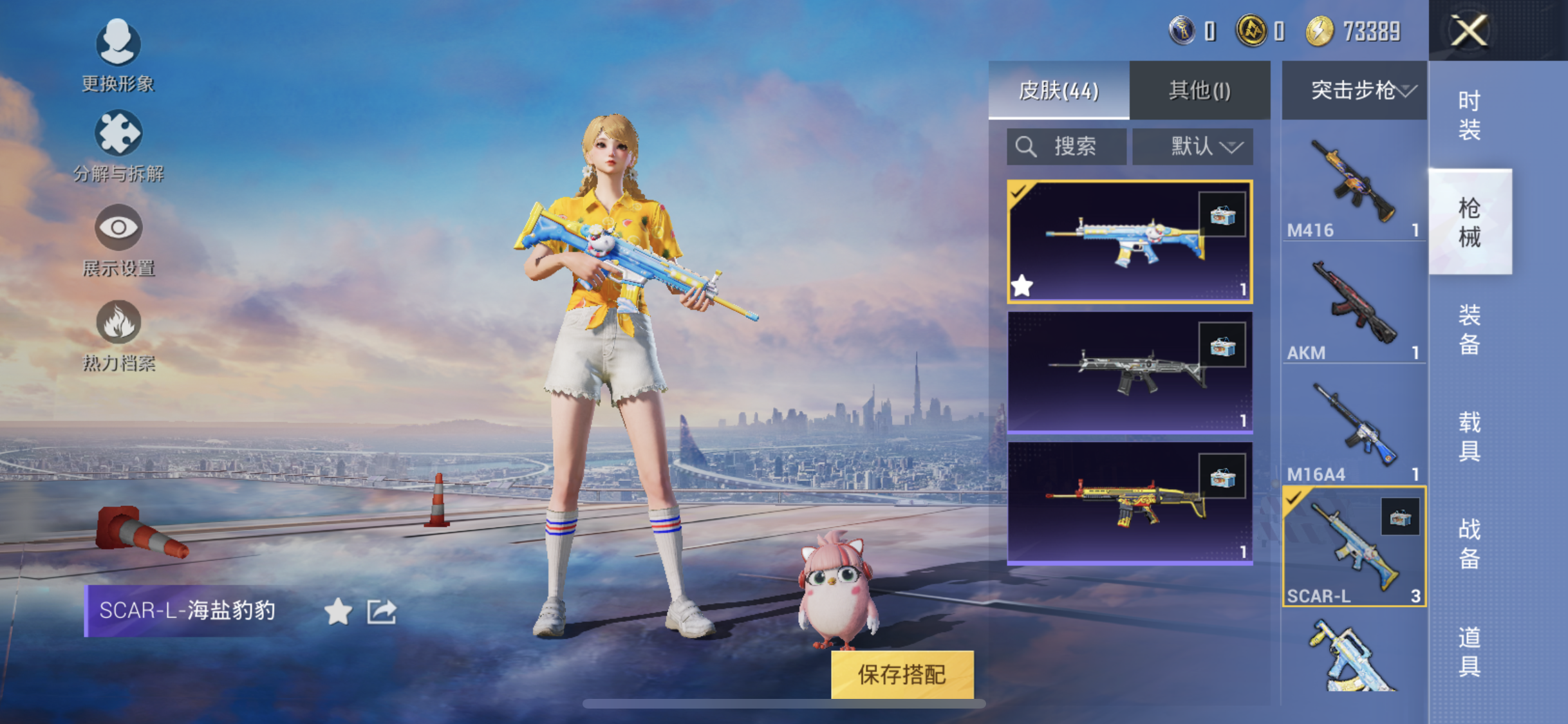Switch to the 其他(1) tab

coord(1199,90)
